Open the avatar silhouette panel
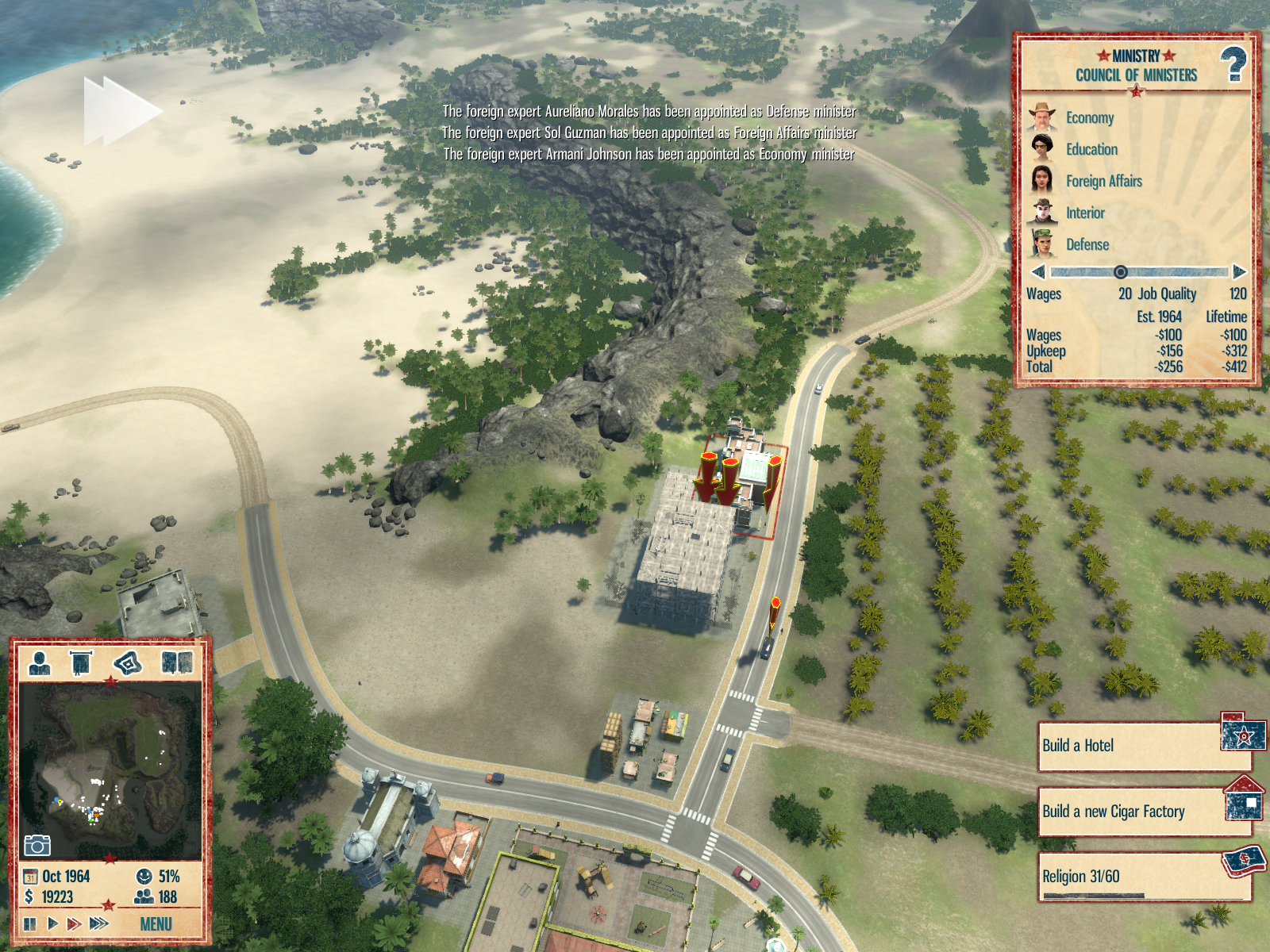Screen dimensions: 1270x952 click(40, 662)
